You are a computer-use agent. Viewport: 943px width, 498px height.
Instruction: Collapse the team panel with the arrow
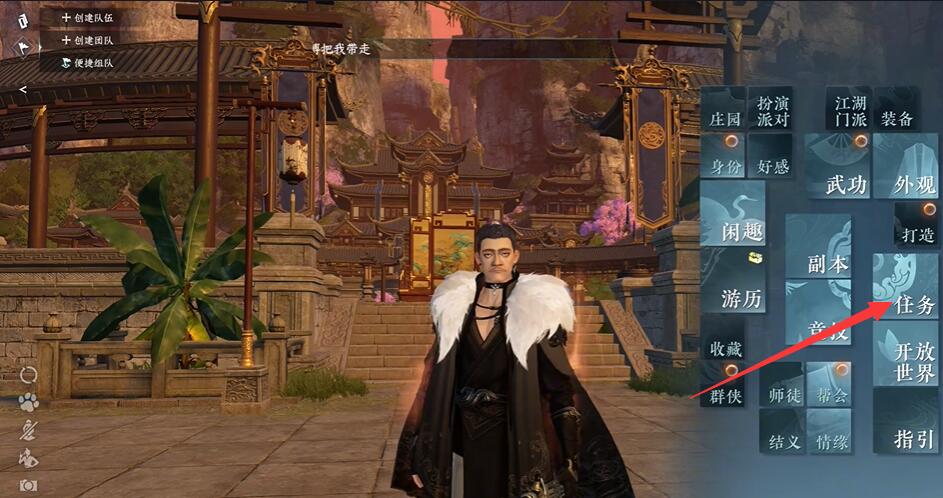[22, 89]
